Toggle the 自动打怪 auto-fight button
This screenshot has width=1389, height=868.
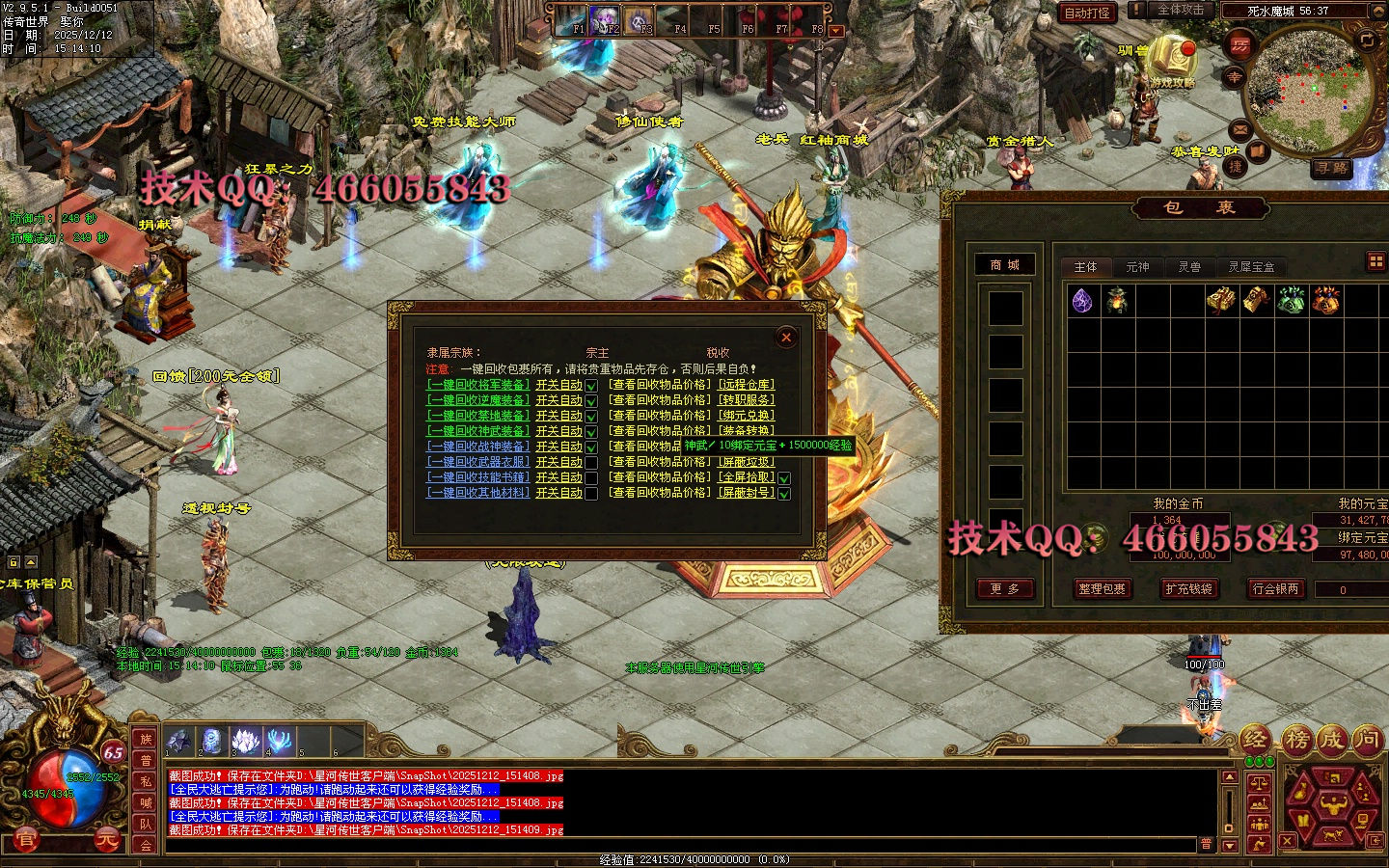[1087, 13]
